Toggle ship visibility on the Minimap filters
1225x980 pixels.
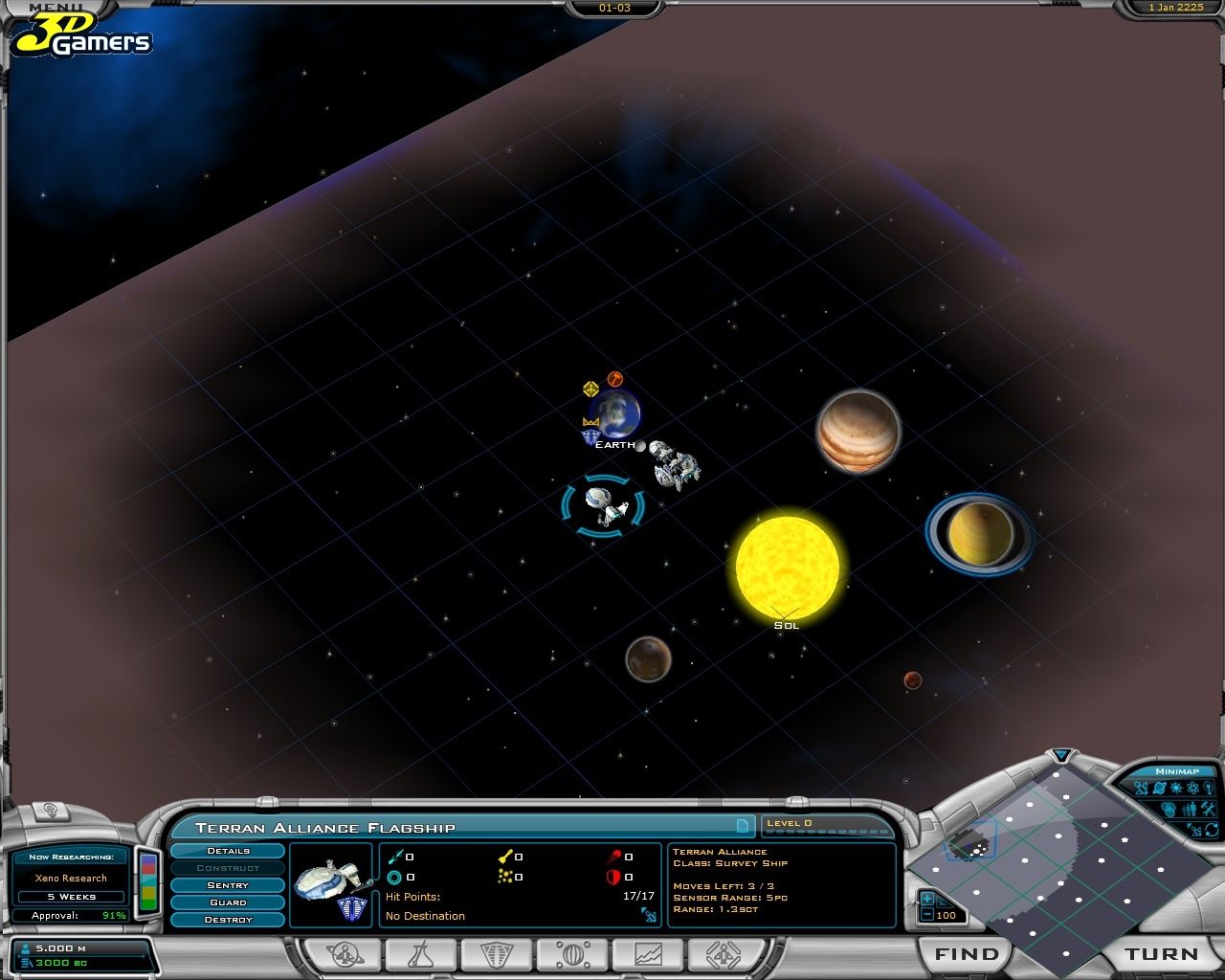(1141, 788)
